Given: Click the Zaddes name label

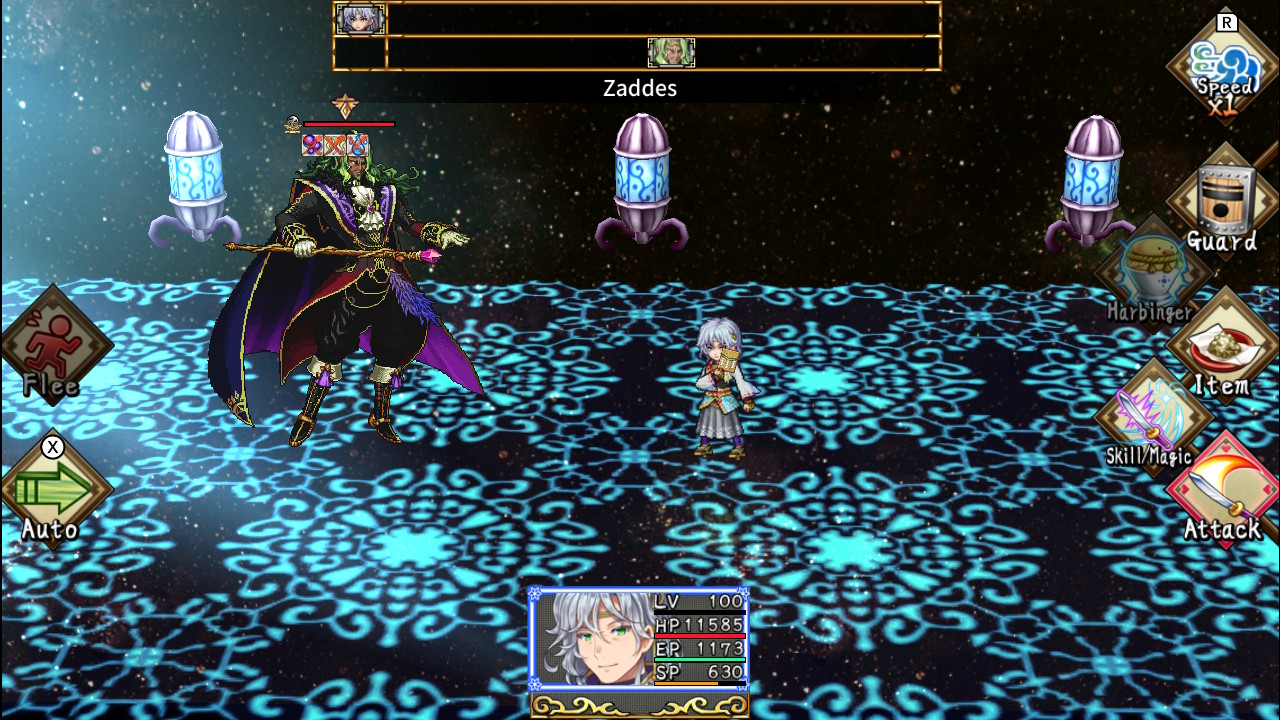Looking at the screenshot, I should coord(639,88).
